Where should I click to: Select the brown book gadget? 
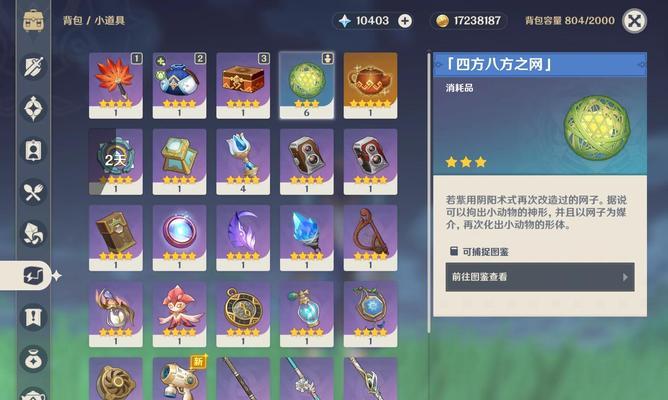coord(115,233)
